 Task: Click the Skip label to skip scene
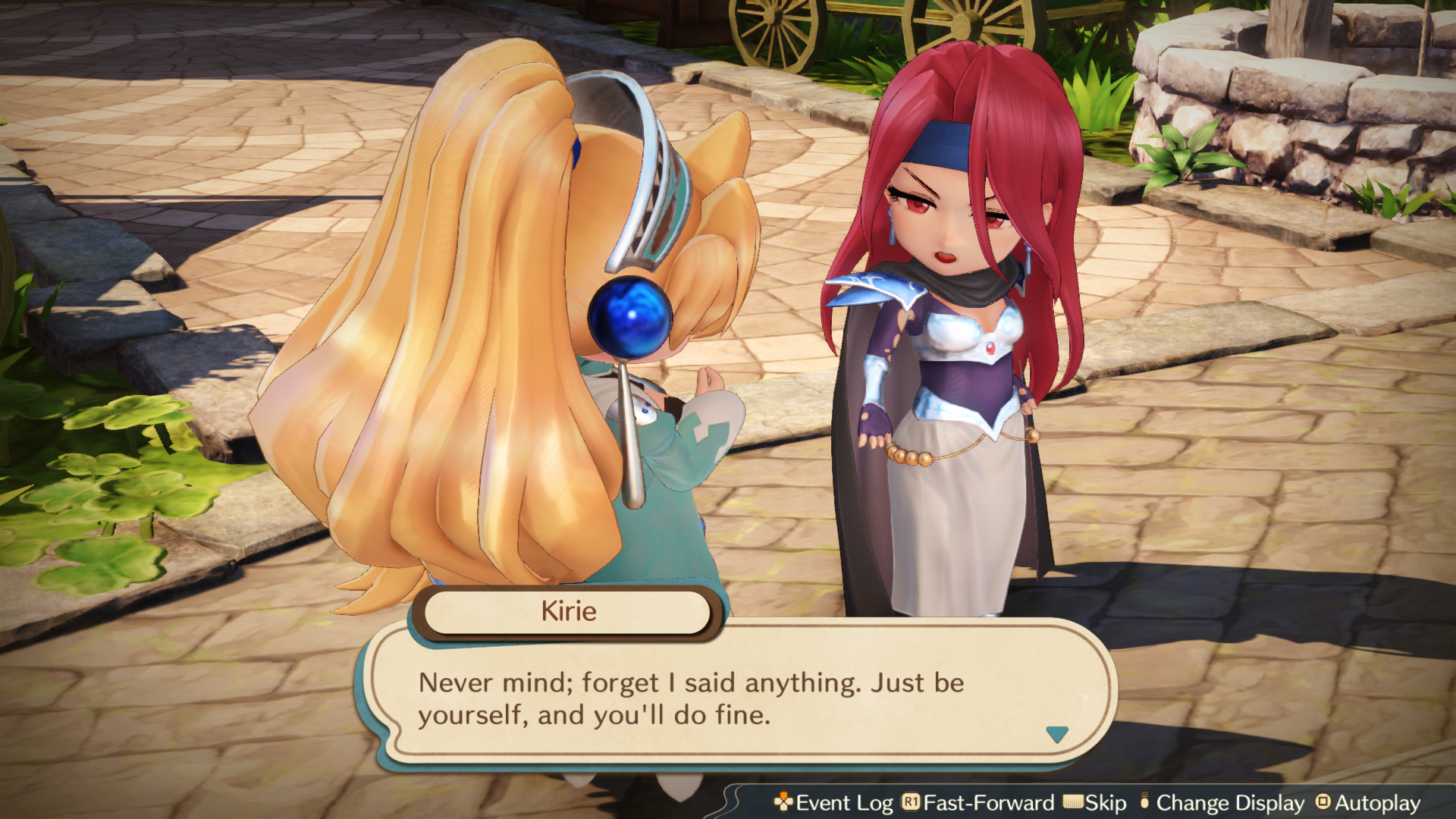coord(1106,803)
